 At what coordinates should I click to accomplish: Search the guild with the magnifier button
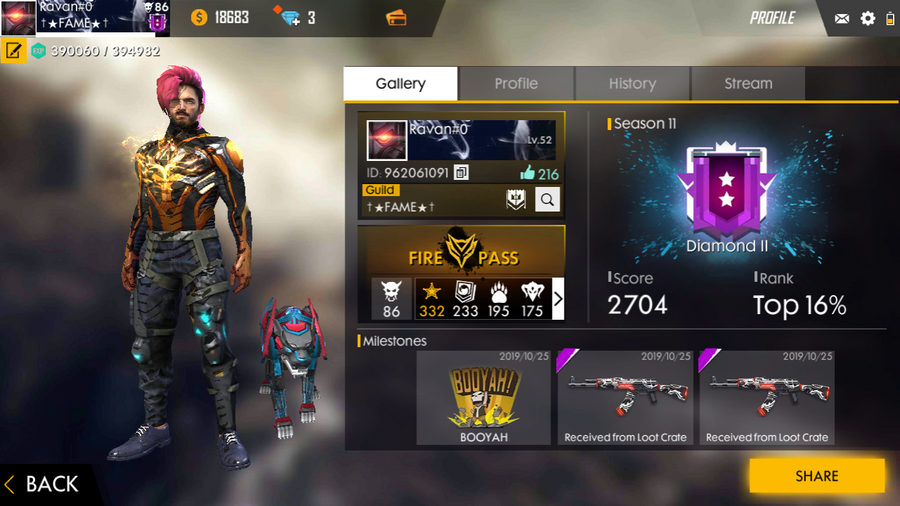547,200
